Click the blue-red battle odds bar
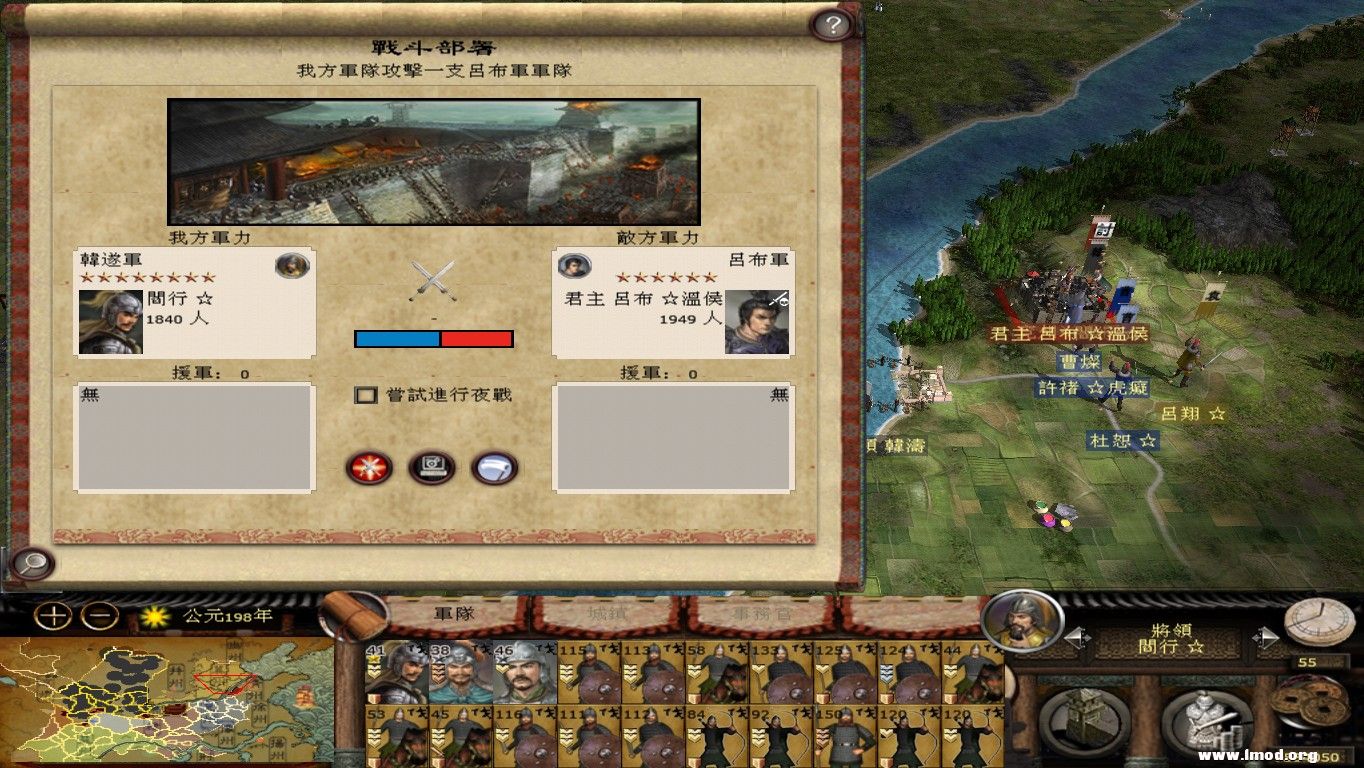The width and height of the screenshot is (1364, 768). coord(433,339)
